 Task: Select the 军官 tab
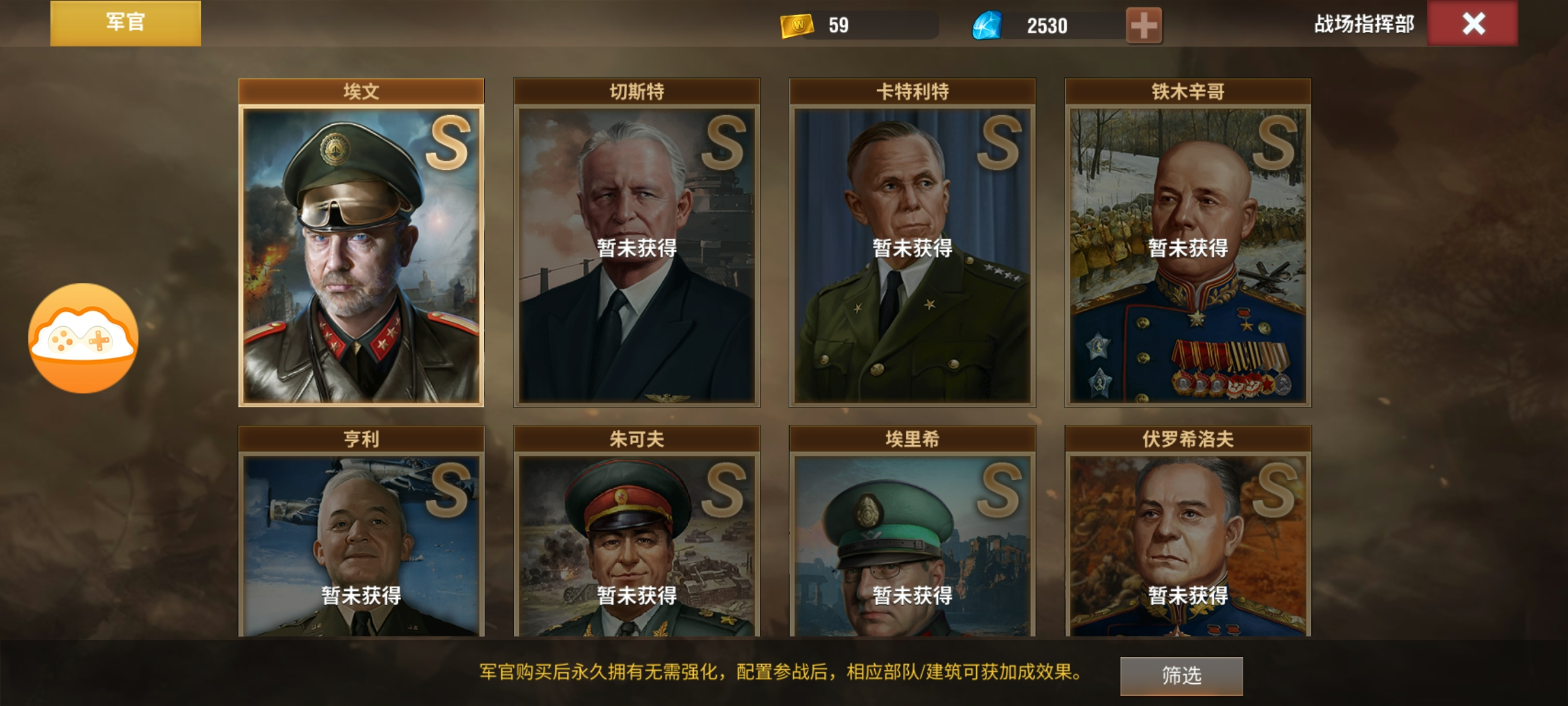click(x=125, y=24)
